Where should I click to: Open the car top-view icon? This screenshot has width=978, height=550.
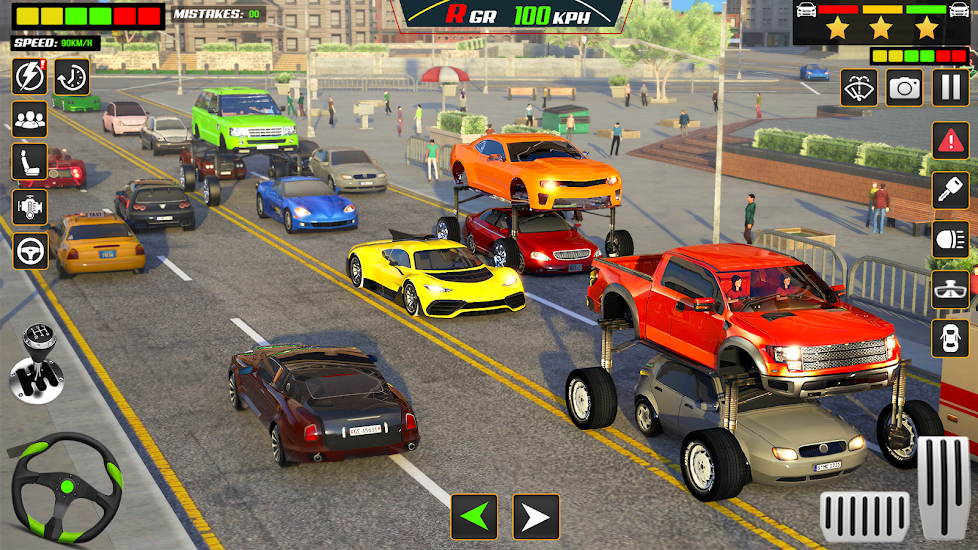[950, 338]
